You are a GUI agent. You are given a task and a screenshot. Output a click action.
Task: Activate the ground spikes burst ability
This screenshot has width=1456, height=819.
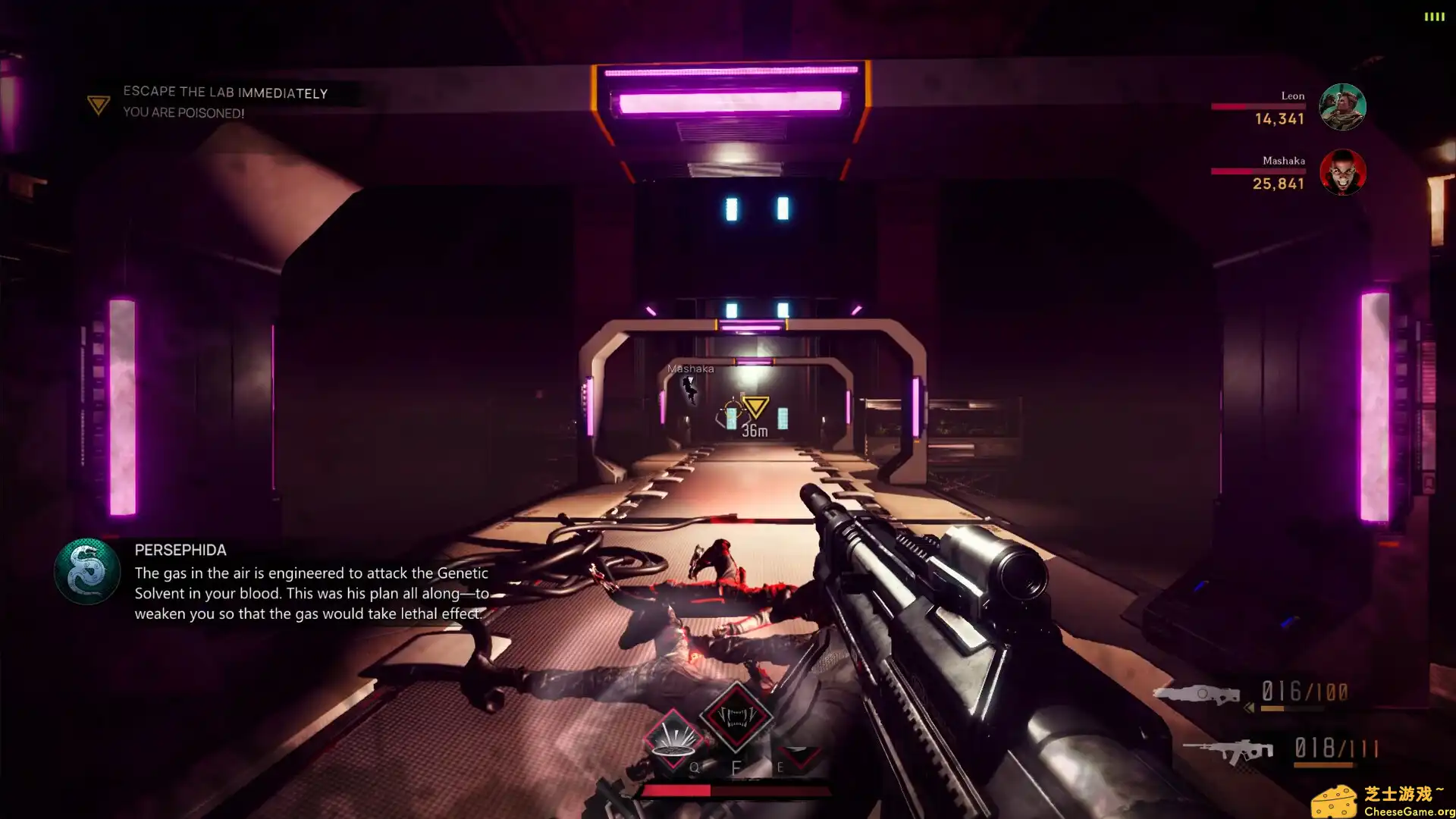tap(673, 739)
